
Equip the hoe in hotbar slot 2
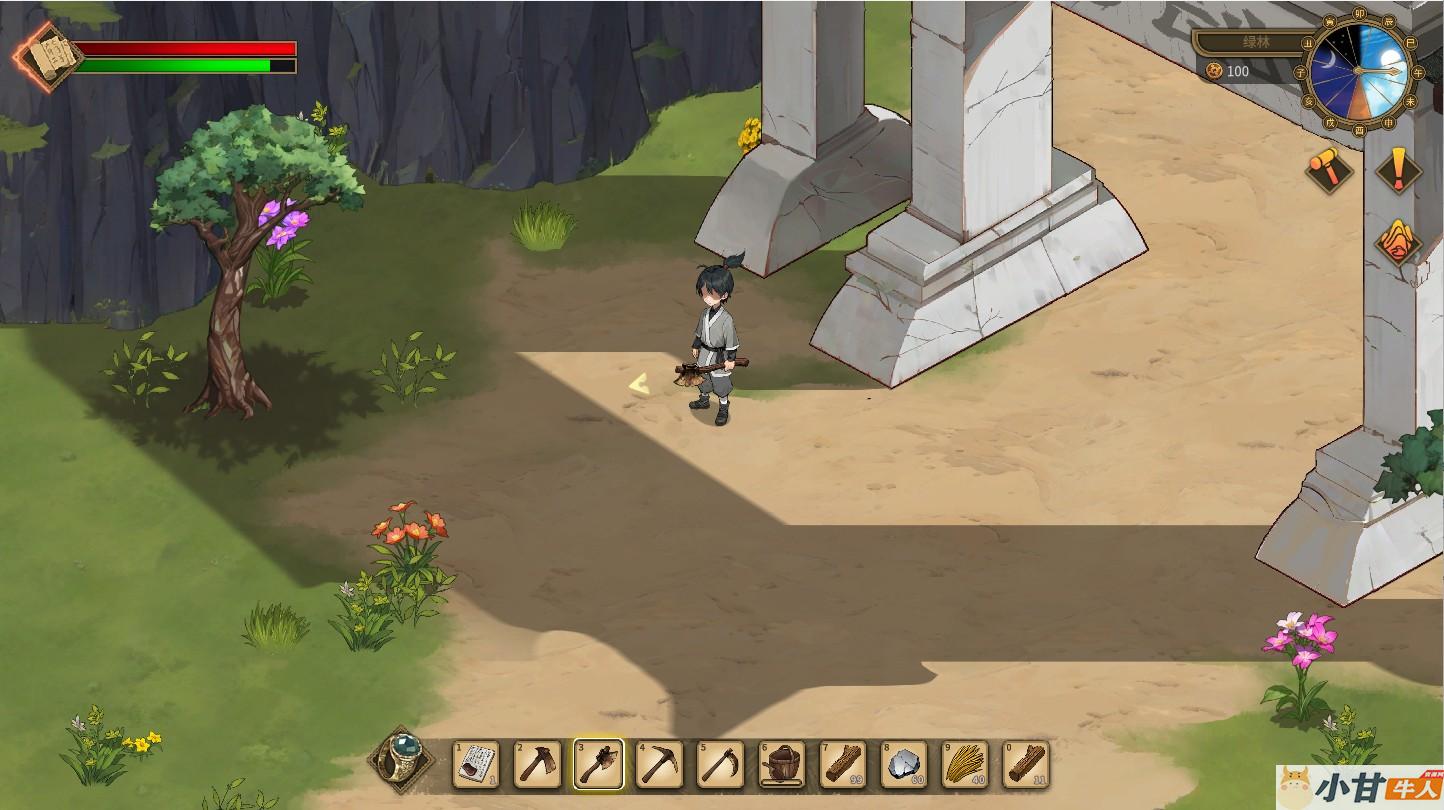pyautogui.click(x=538, y=764)
